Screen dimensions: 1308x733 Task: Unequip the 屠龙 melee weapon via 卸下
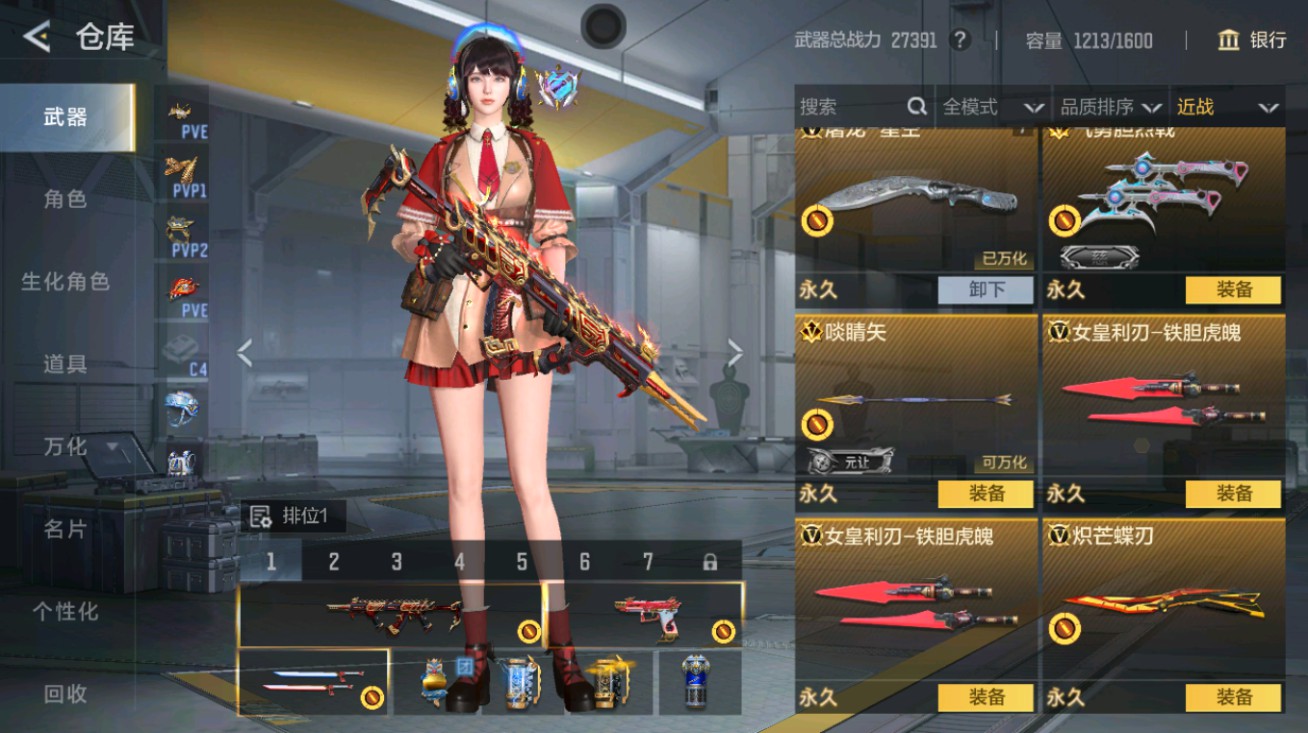(x=985, y=290)
